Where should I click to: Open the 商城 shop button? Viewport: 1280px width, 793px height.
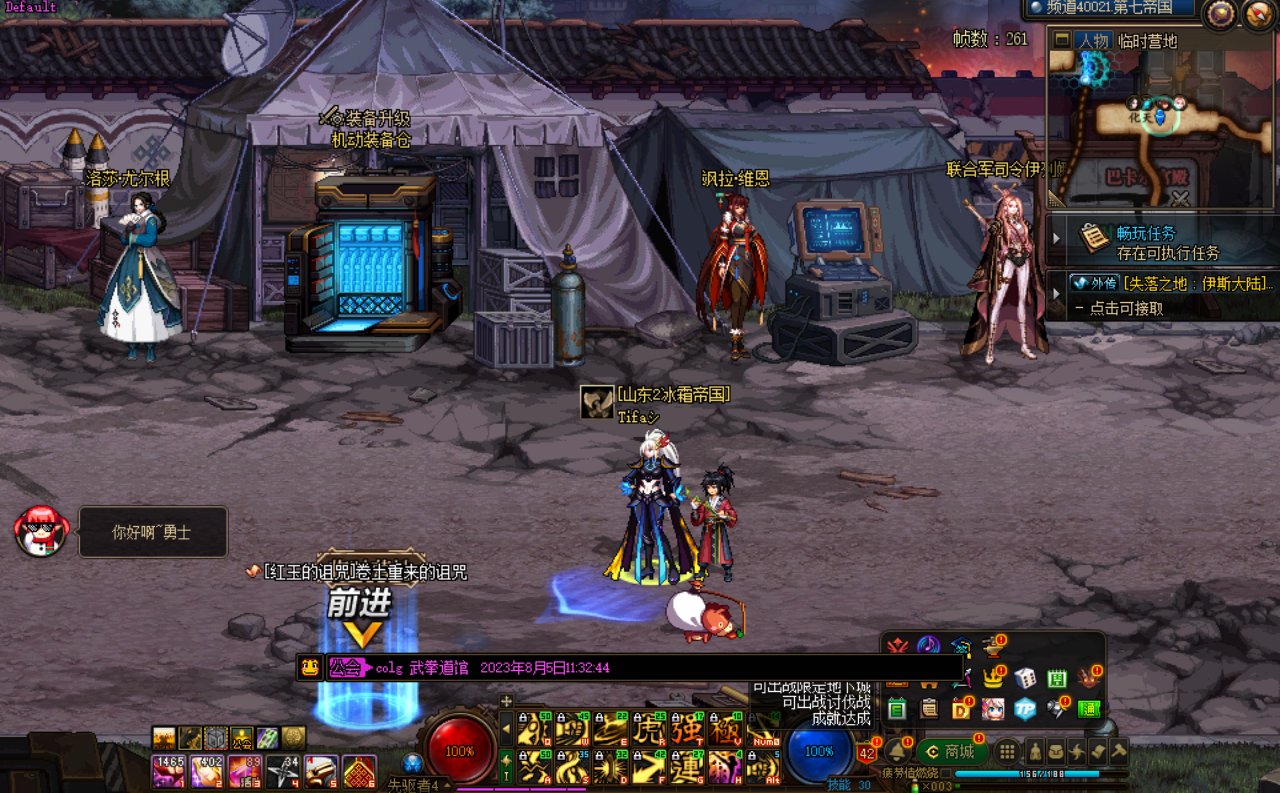point(951,751)
